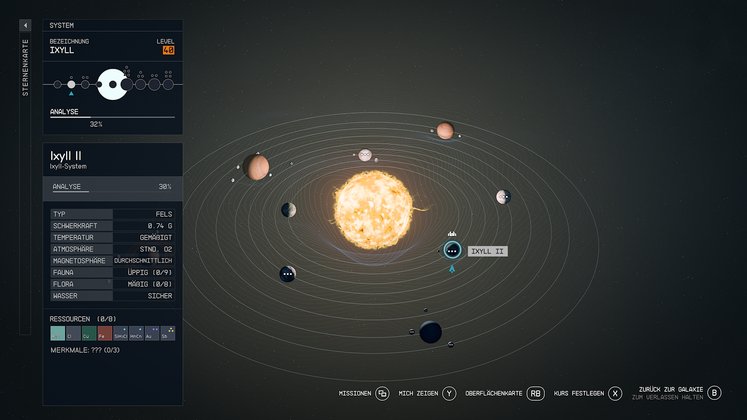Open the Sternenkarte vertical tab

coord(25,70)
